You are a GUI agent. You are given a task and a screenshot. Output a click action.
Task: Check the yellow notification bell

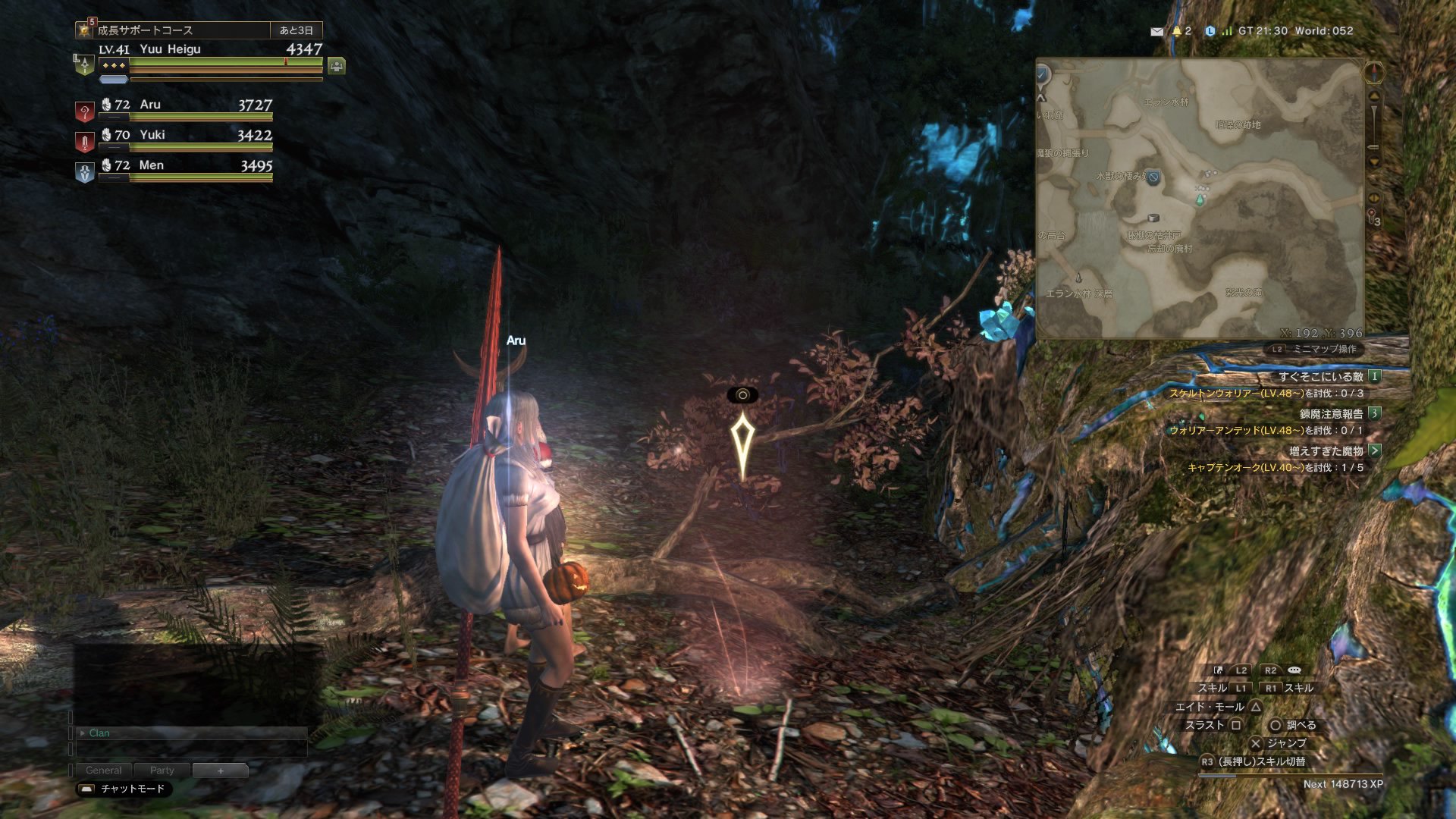[x=1177, y=31]
